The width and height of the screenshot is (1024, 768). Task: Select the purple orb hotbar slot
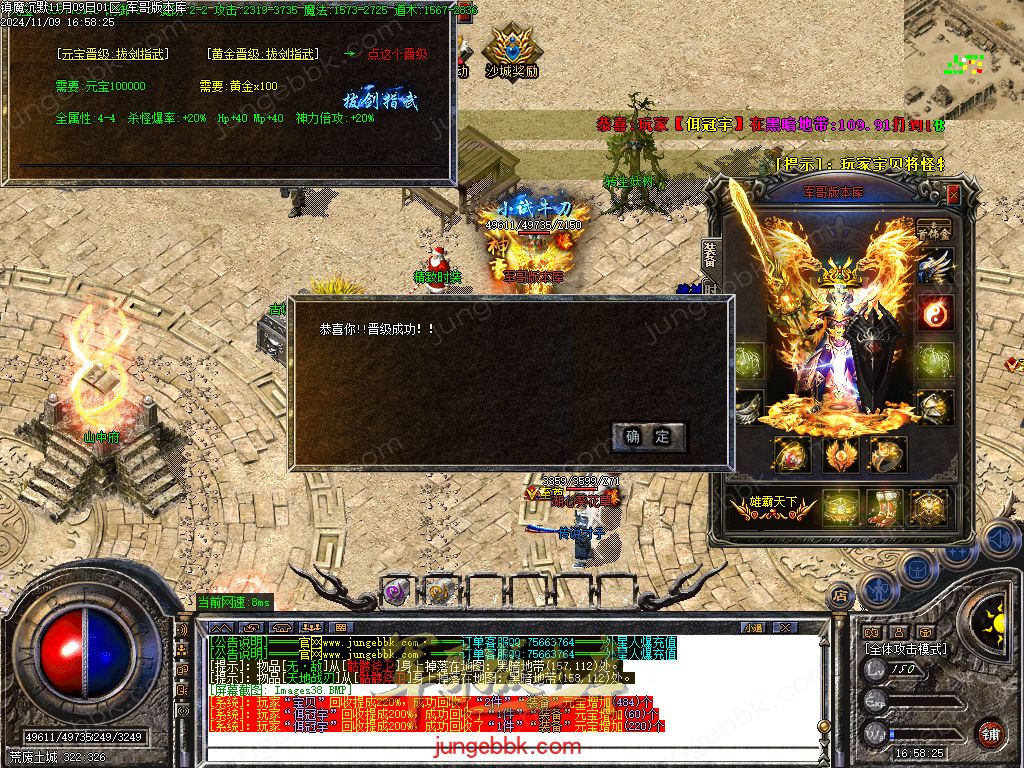pos(393,592)
